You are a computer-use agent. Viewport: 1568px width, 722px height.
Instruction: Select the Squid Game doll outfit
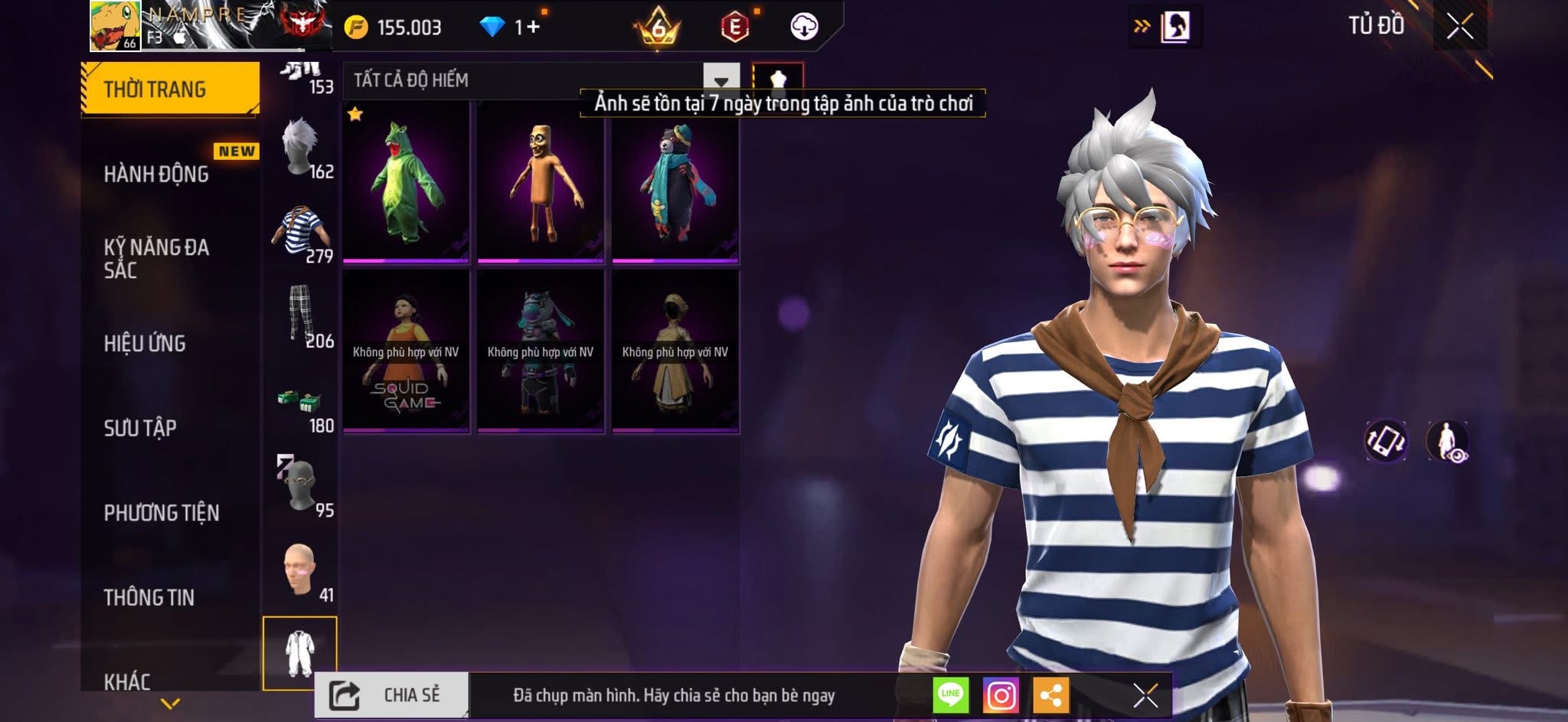click(406, 351)
